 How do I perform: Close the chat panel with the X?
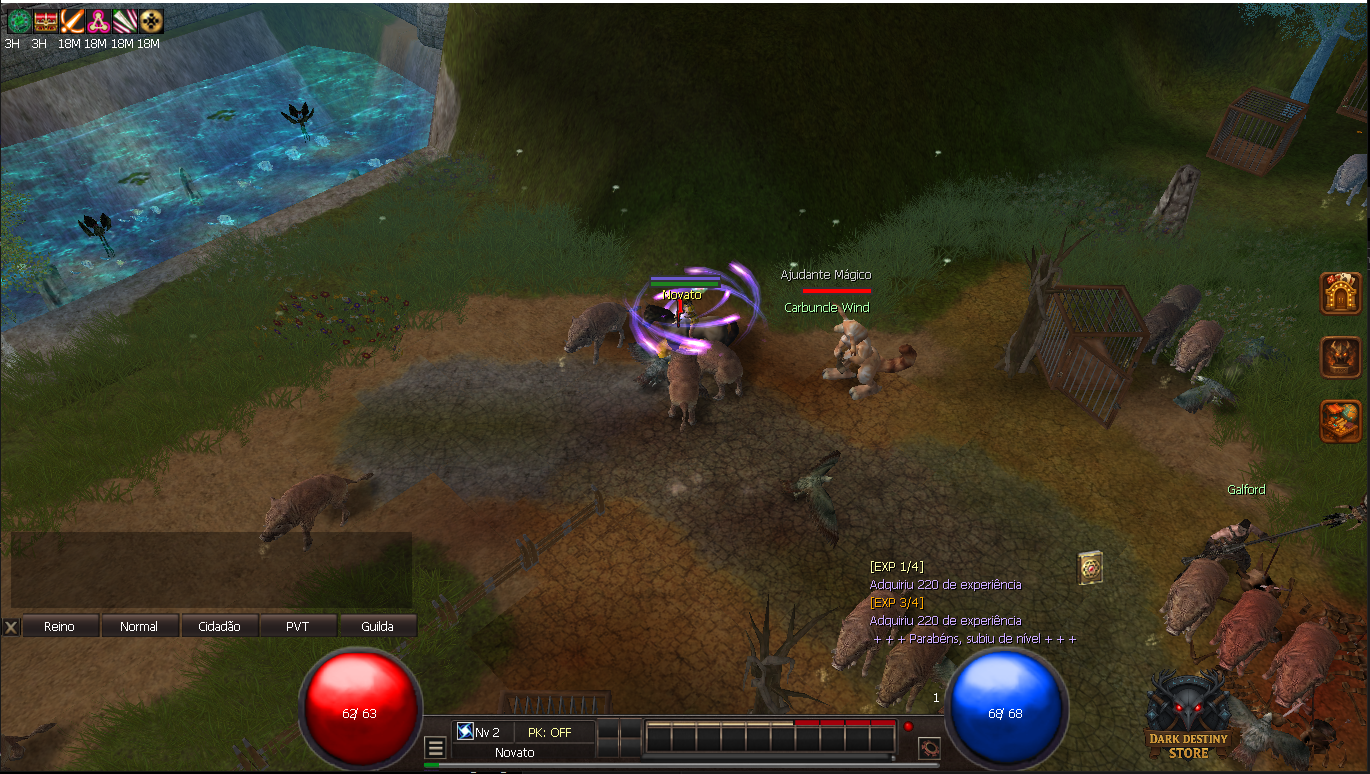[x=11, y=627]
